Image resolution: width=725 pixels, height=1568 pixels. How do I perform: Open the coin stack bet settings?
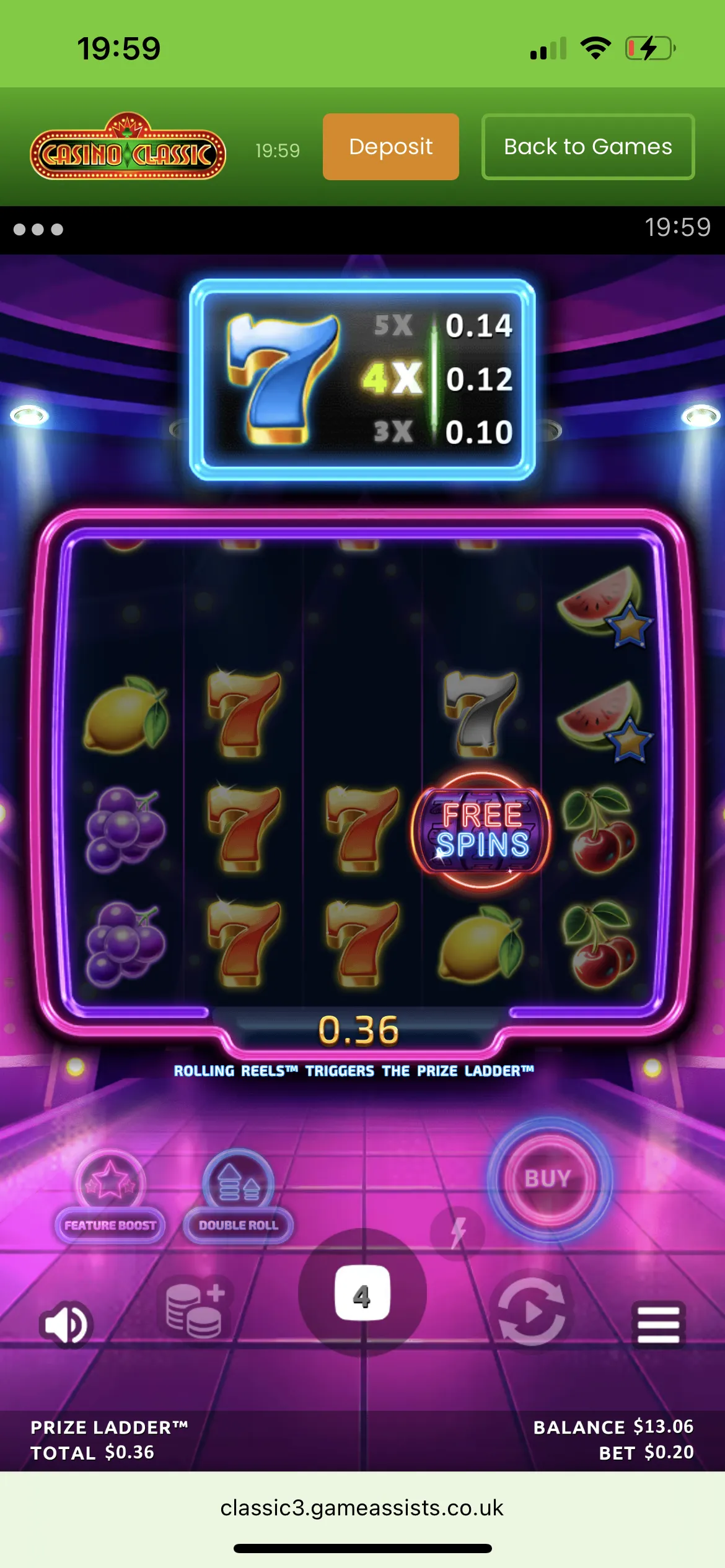pyautogui.click(x=196, y=1310)
